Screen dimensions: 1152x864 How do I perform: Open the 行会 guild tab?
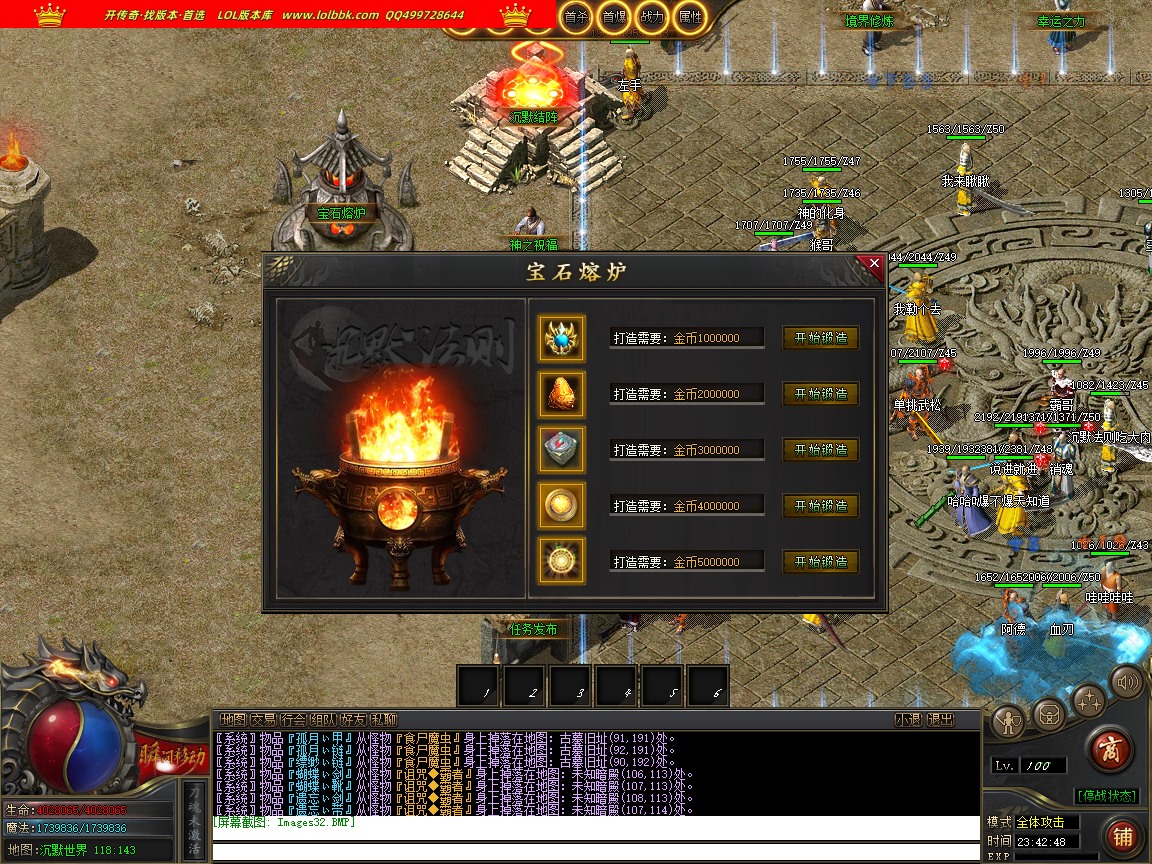(x=293, y=719)
